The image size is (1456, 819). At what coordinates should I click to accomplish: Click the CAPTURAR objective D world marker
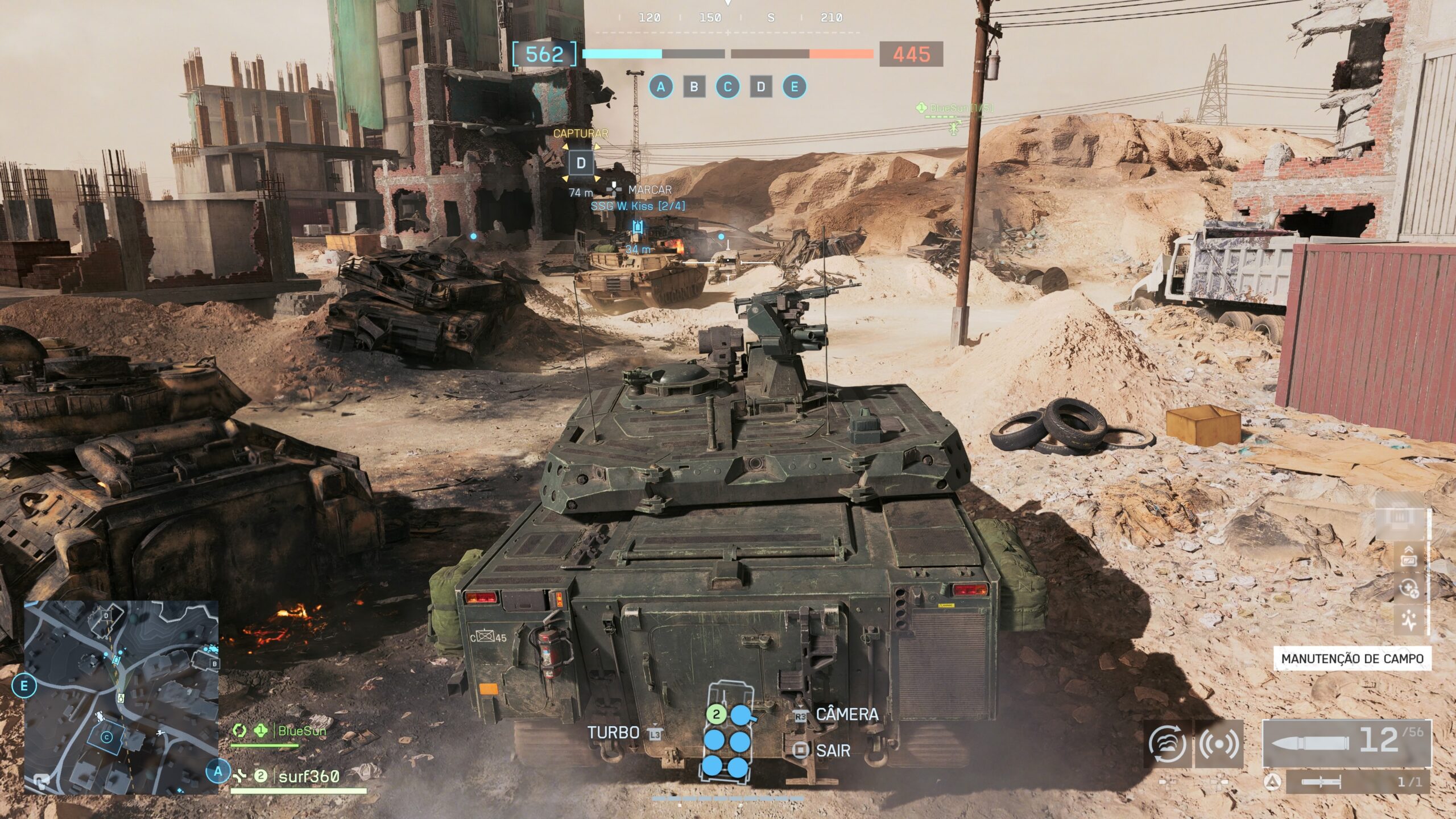click(x=581, y=163)
